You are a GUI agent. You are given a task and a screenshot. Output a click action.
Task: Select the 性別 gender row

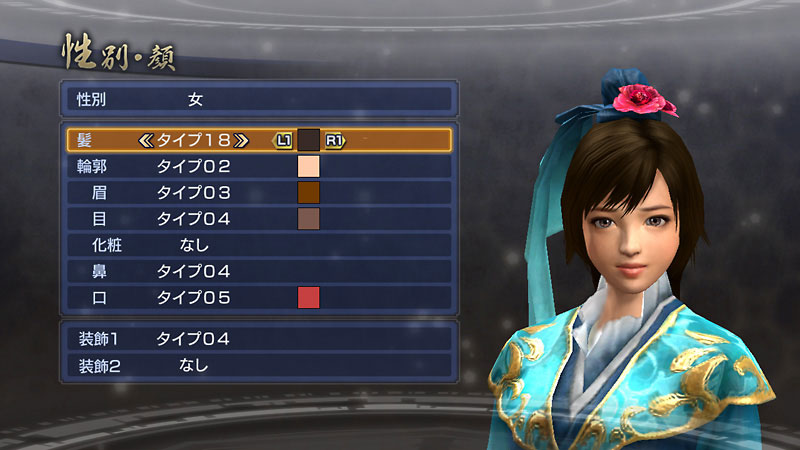pos(260,100)
